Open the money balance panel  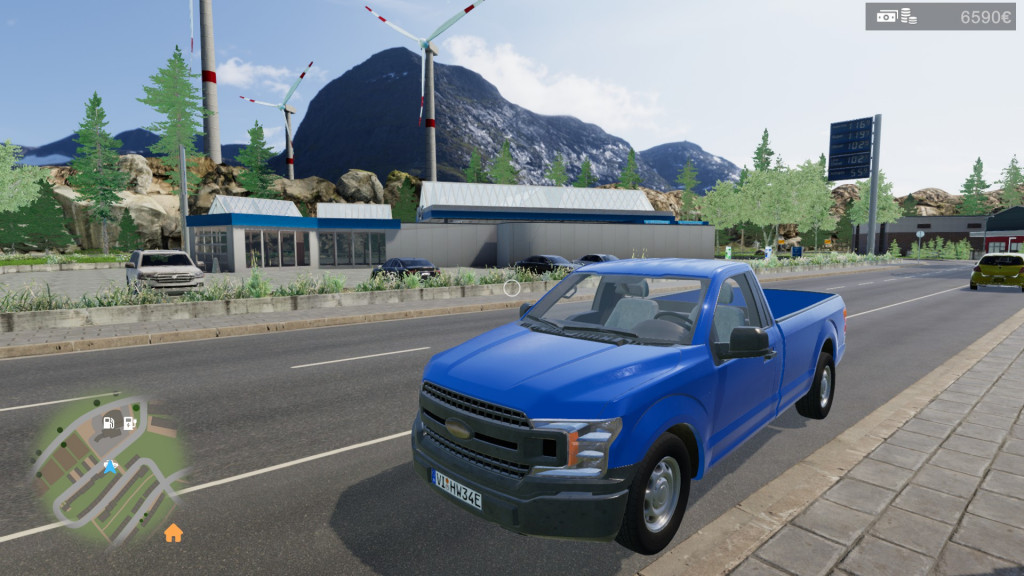pyautogui.click(x=939, y=16)
